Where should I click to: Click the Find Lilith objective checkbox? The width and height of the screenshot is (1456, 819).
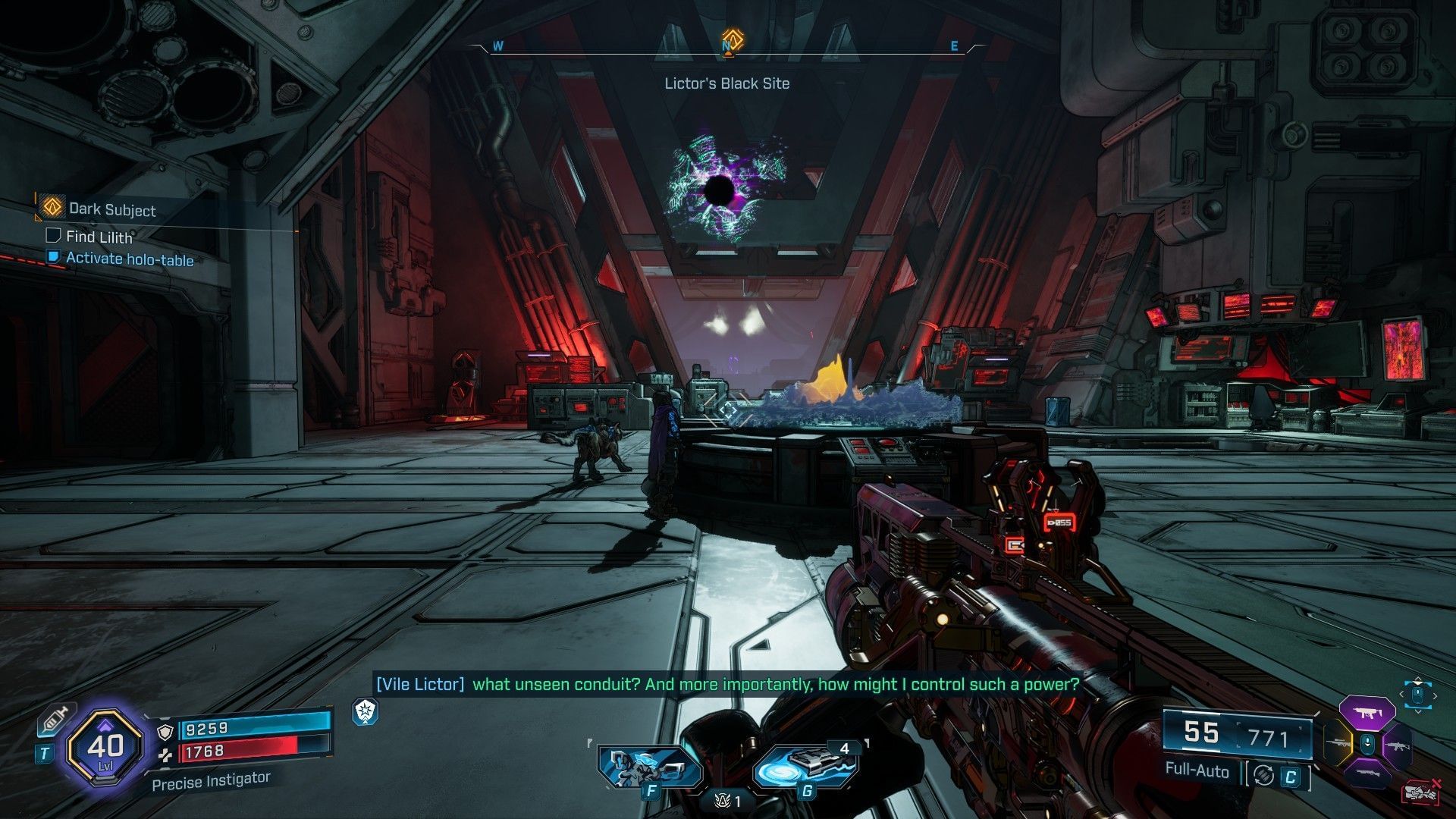coord(53,236)
